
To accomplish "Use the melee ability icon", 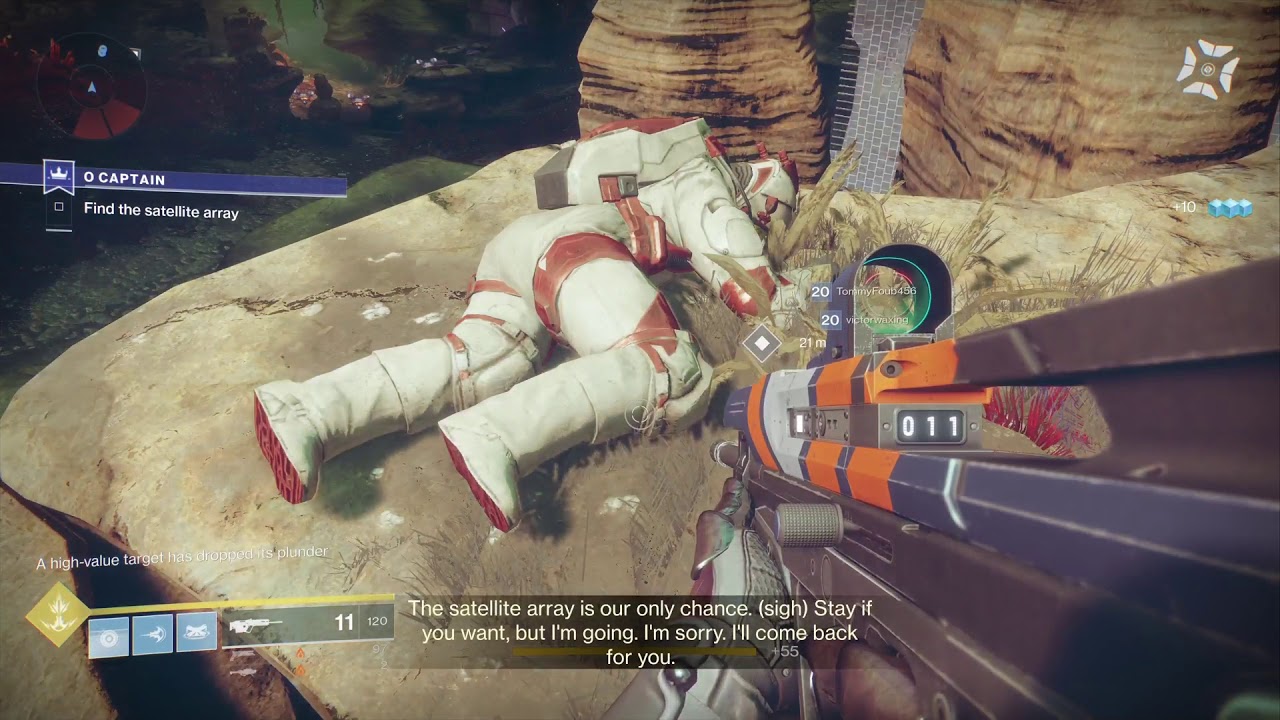I will (x=153, y=635).
